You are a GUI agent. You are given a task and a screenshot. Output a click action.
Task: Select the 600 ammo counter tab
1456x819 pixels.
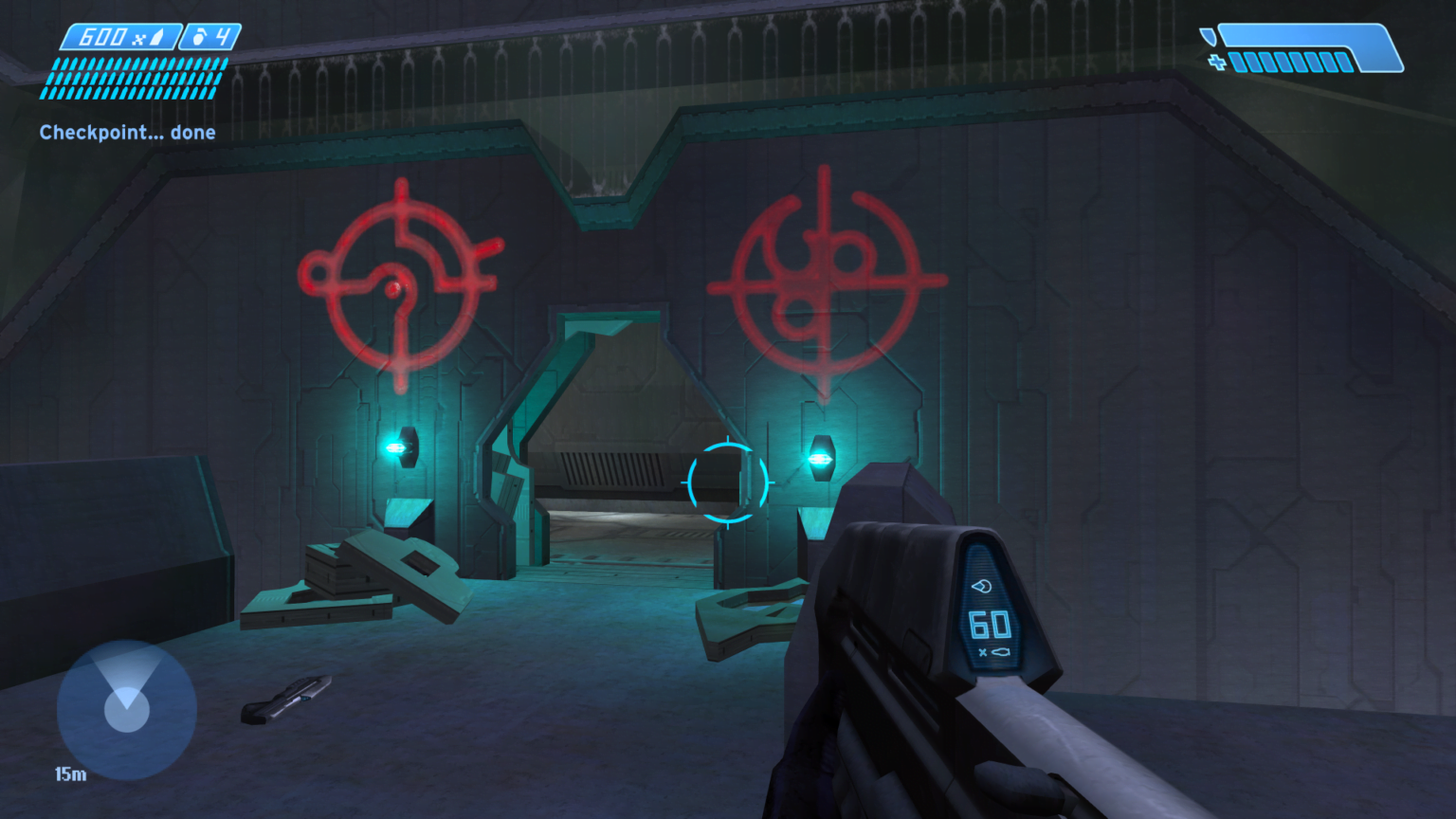point(102,38)
